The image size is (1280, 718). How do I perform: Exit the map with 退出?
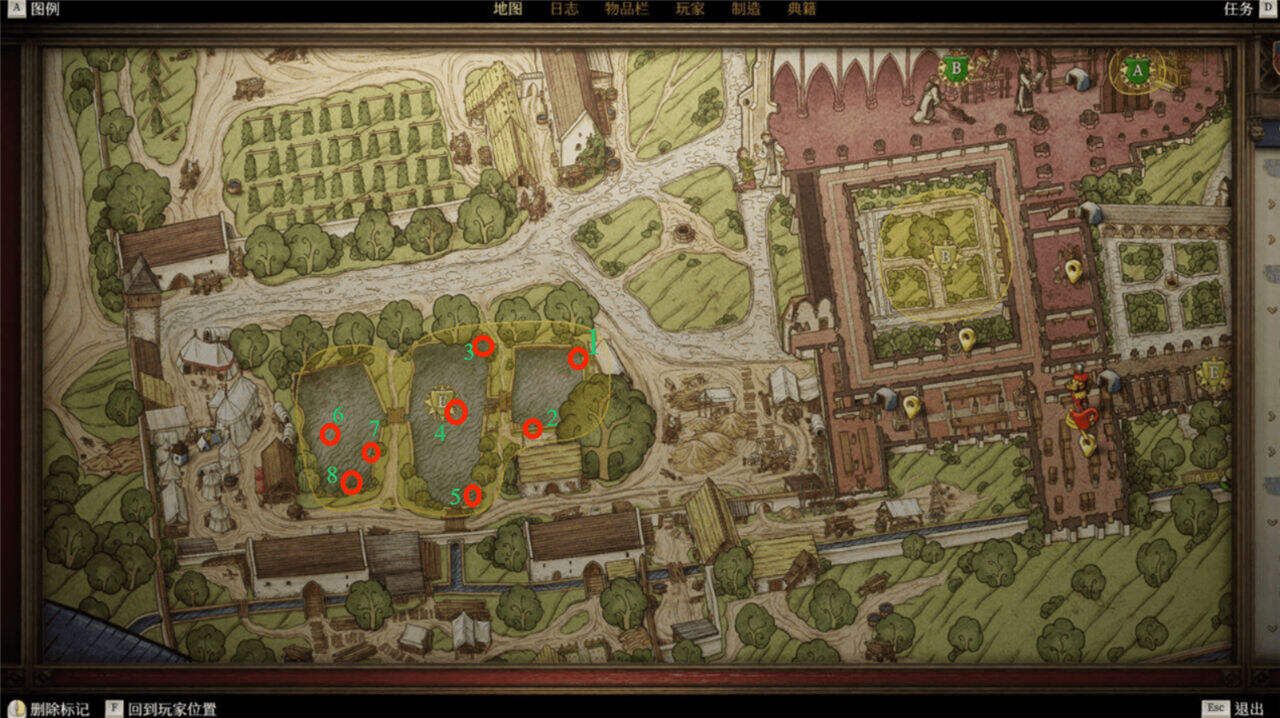coord(1248,709)
